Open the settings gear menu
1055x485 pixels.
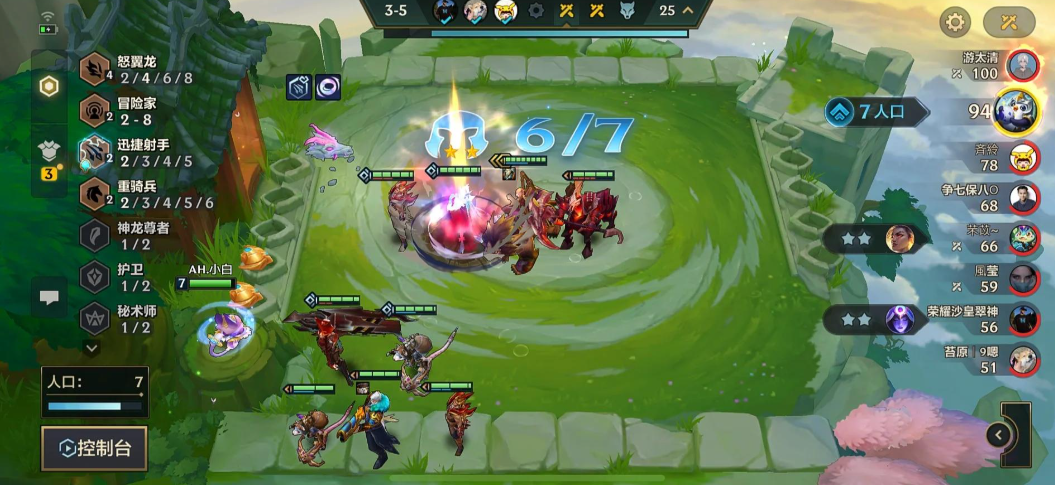(x=955, y=22)
